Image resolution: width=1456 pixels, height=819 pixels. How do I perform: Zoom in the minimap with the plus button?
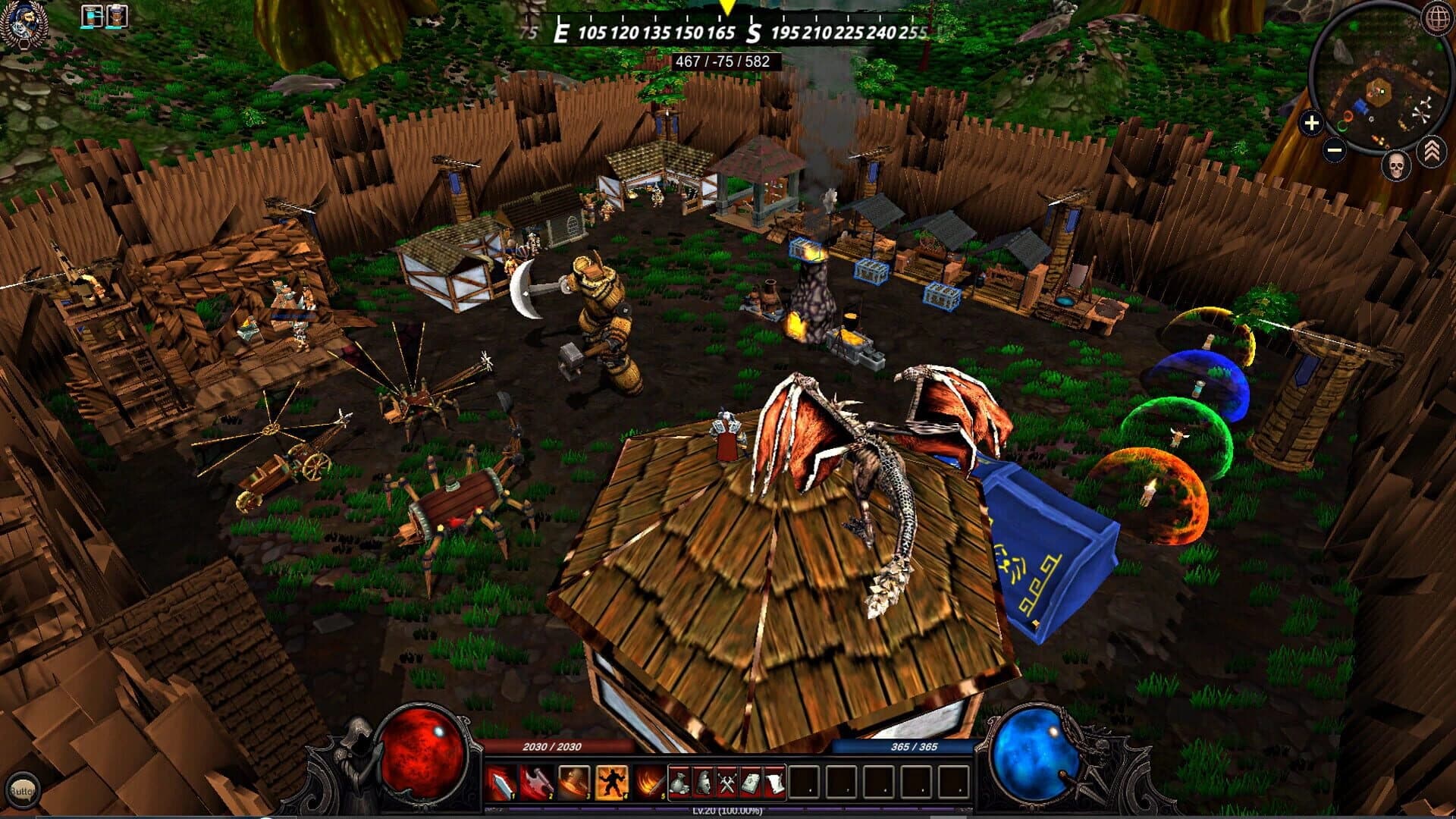[1310, 123]
